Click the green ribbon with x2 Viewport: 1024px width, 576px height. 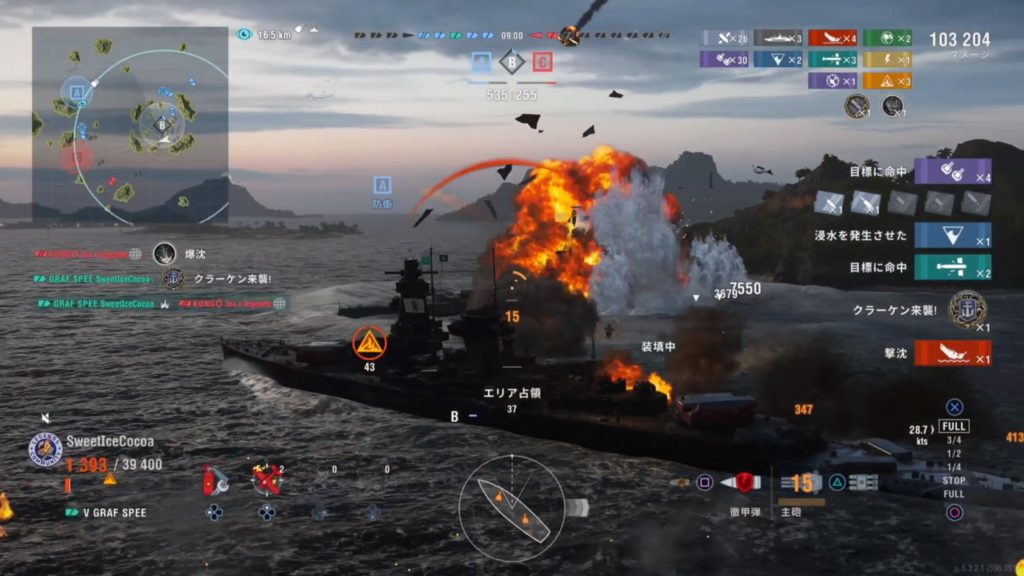pyautogui.click(x=887, y=39)
